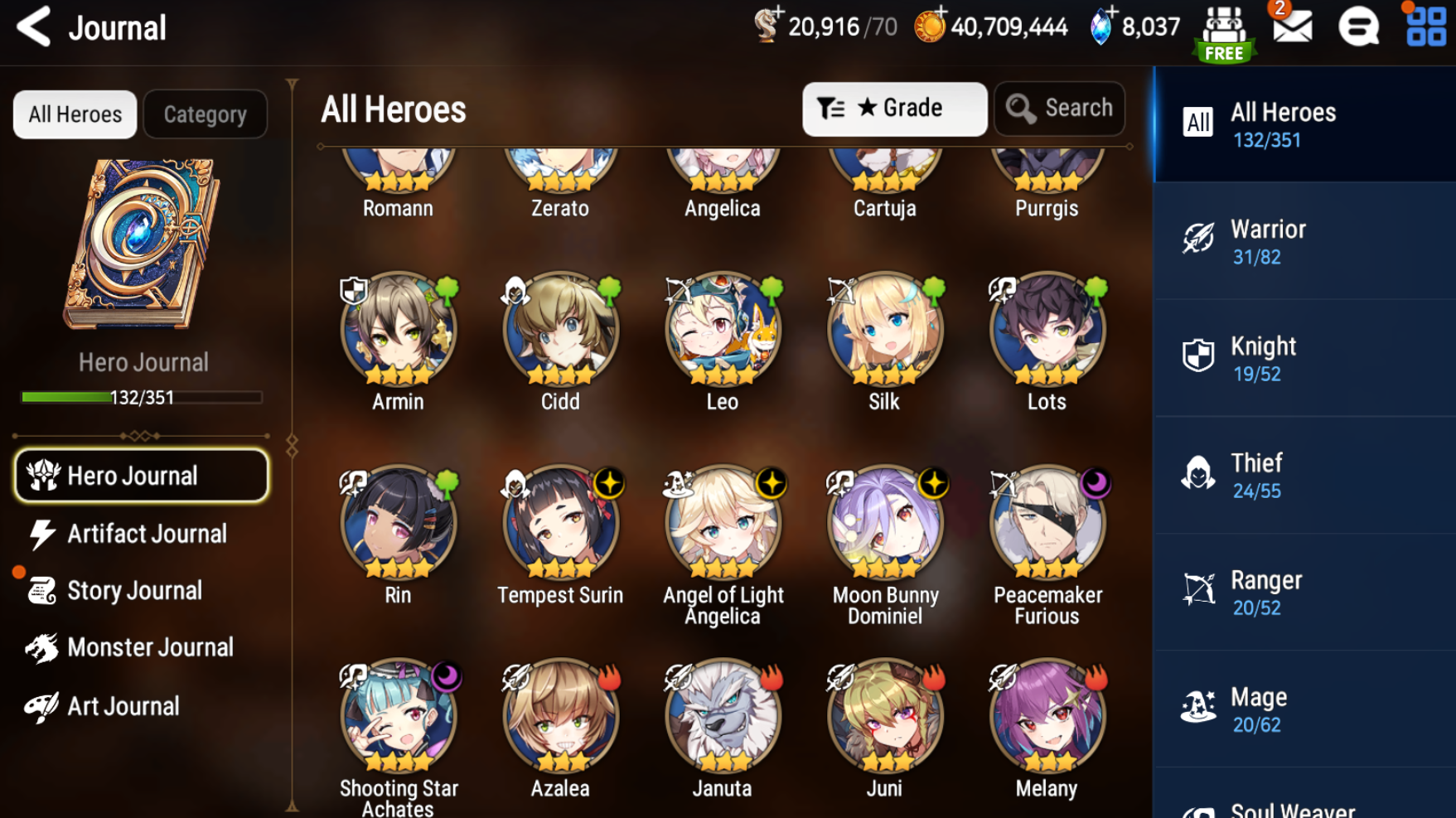Show only Thief heroes
The width and height of the screenshot is (1456, 818).
pos(1304,475)
